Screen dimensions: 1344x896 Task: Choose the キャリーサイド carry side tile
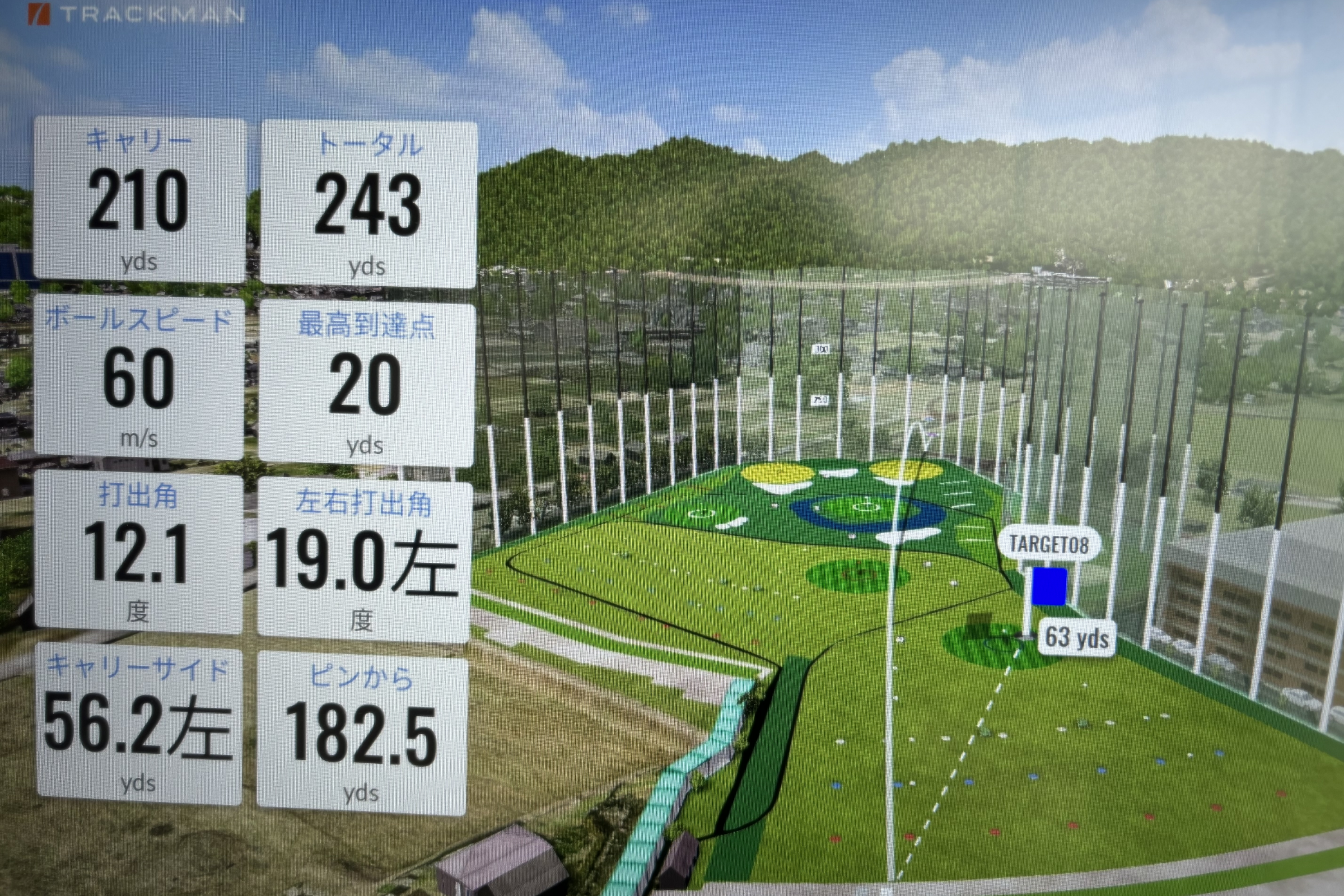[139, 723]
